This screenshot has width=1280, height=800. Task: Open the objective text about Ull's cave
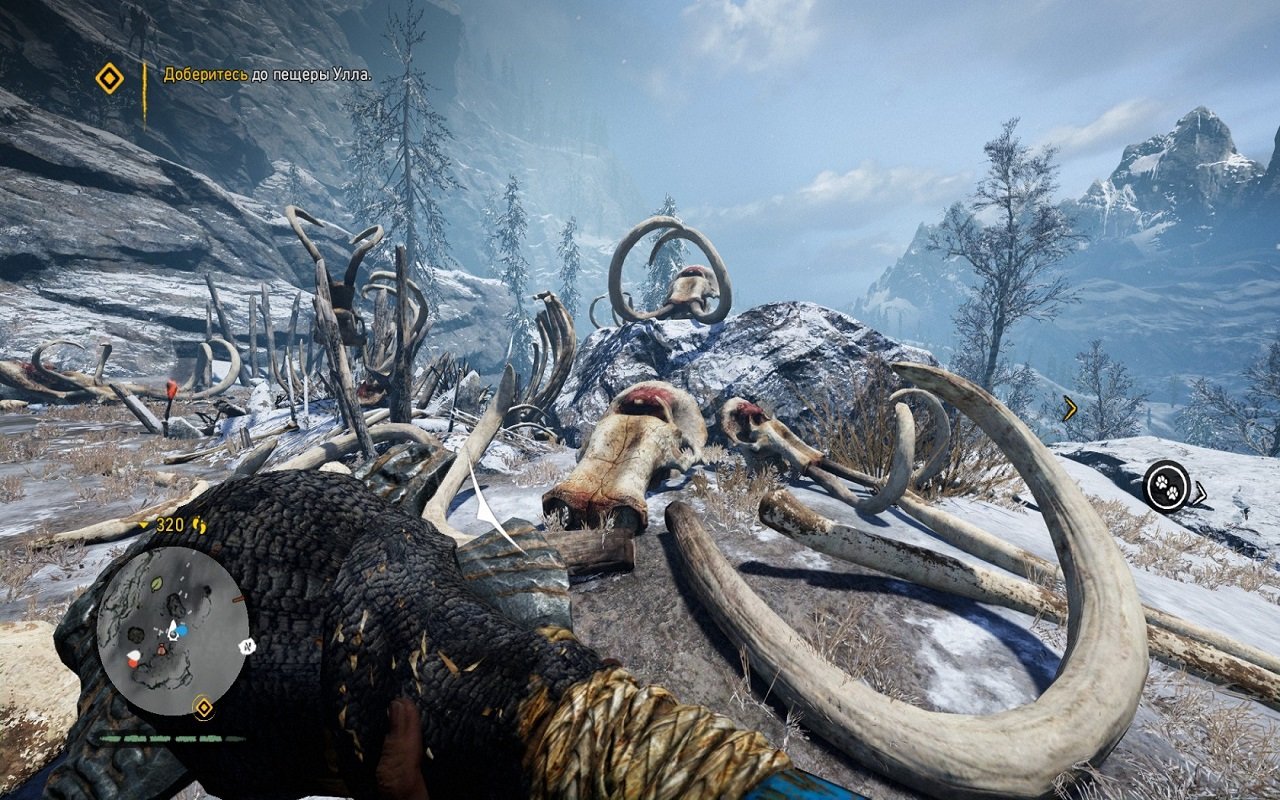pos(267,74)
